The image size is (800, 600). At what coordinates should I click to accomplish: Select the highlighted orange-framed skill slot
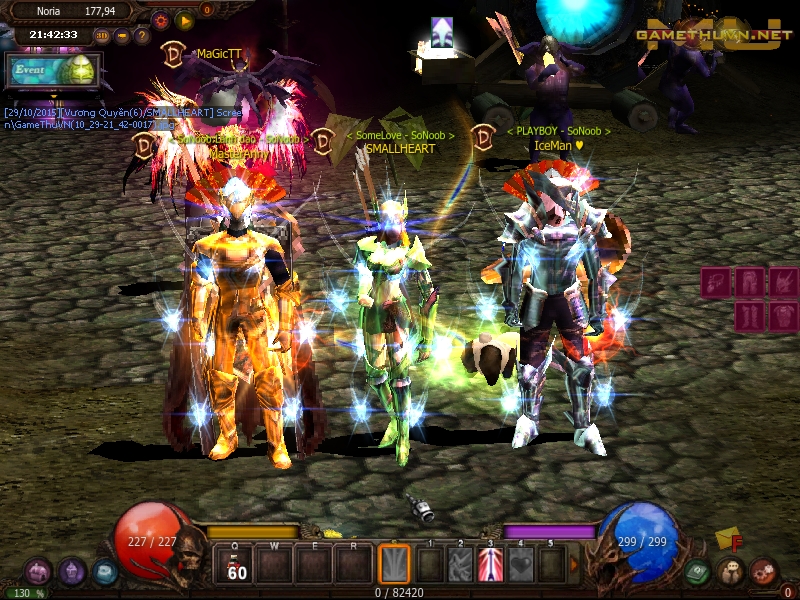(x=395, y=564)
